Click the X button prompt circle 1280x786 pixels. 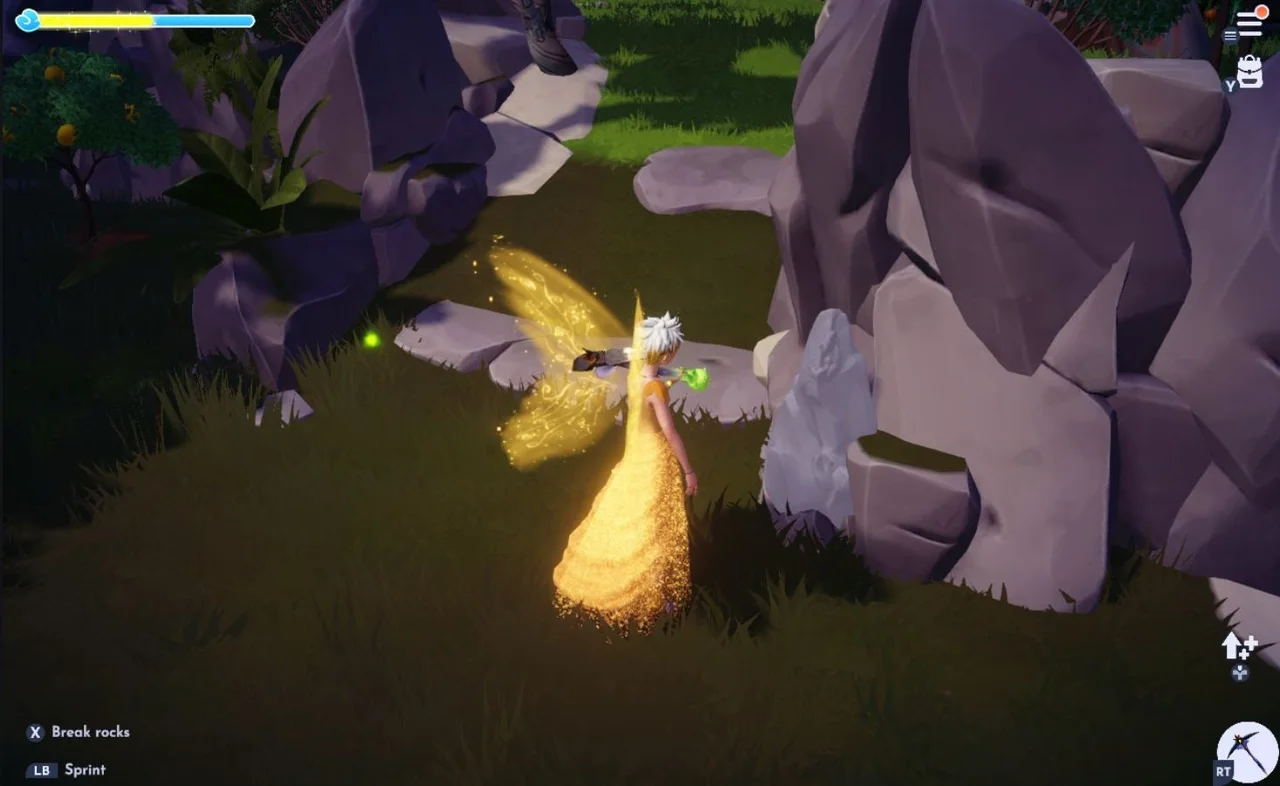(35, 732)
